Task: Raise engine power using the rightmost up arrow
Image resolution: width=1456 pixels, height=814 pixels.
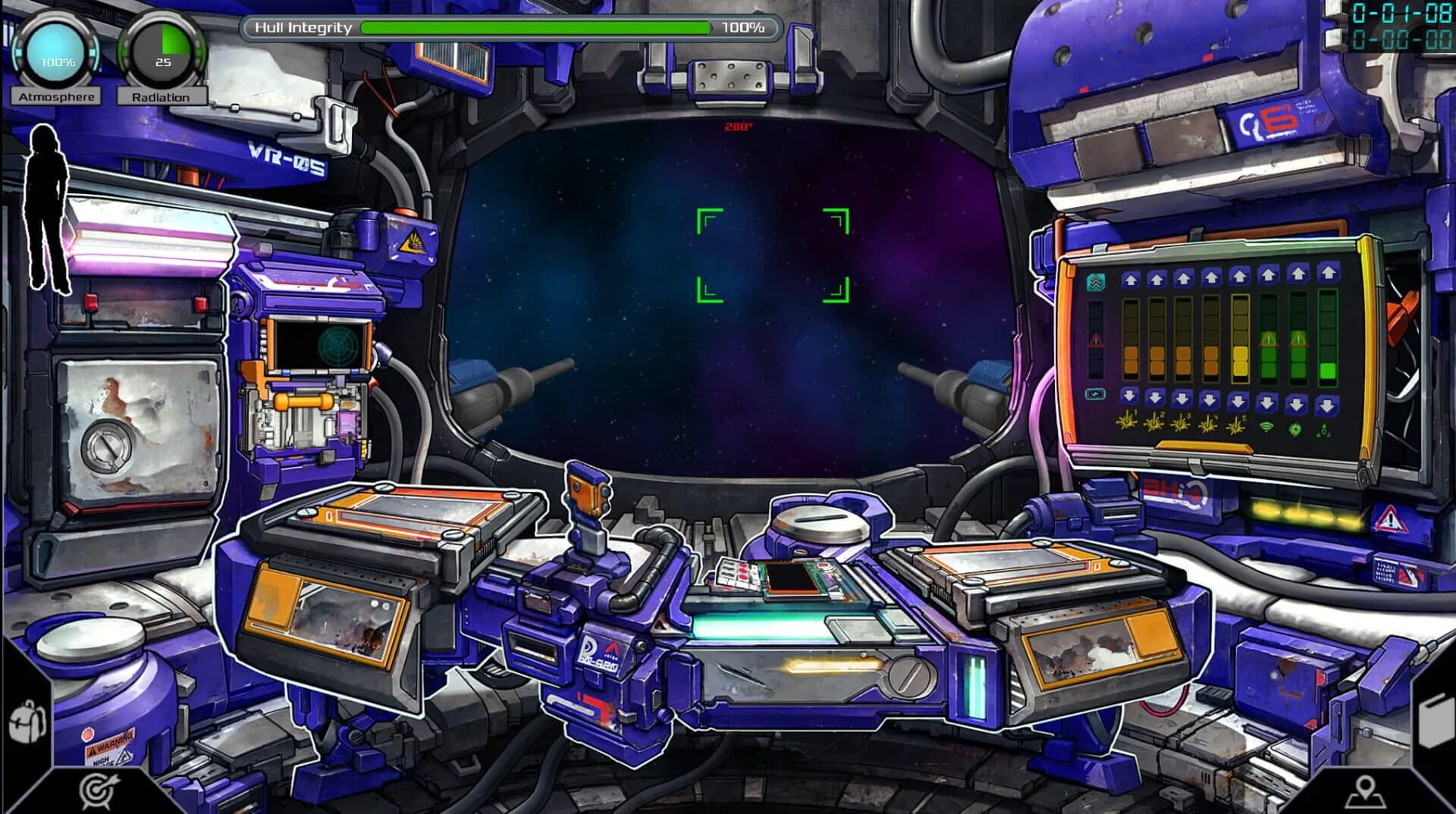Action: 1326,273
